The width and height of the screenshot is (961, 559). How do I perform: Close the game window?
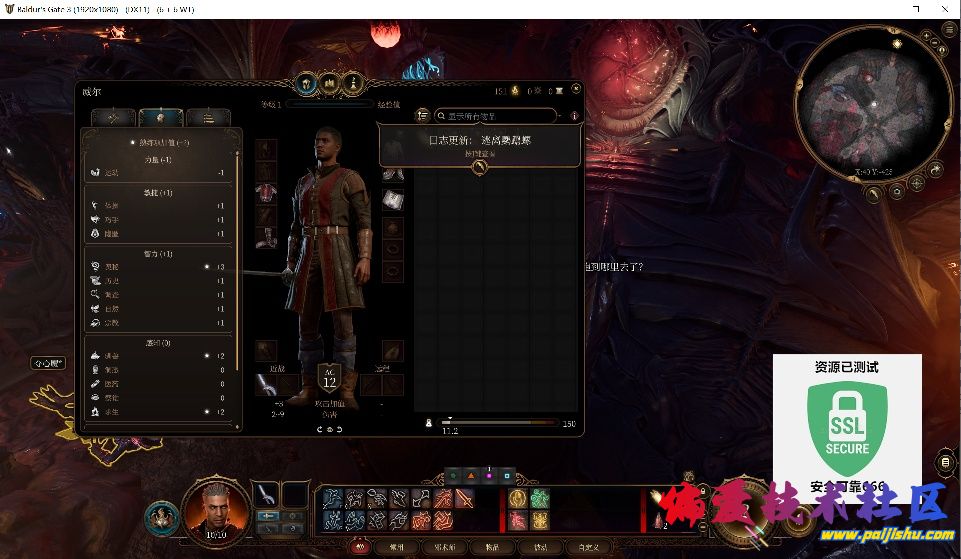coord(943,7)
